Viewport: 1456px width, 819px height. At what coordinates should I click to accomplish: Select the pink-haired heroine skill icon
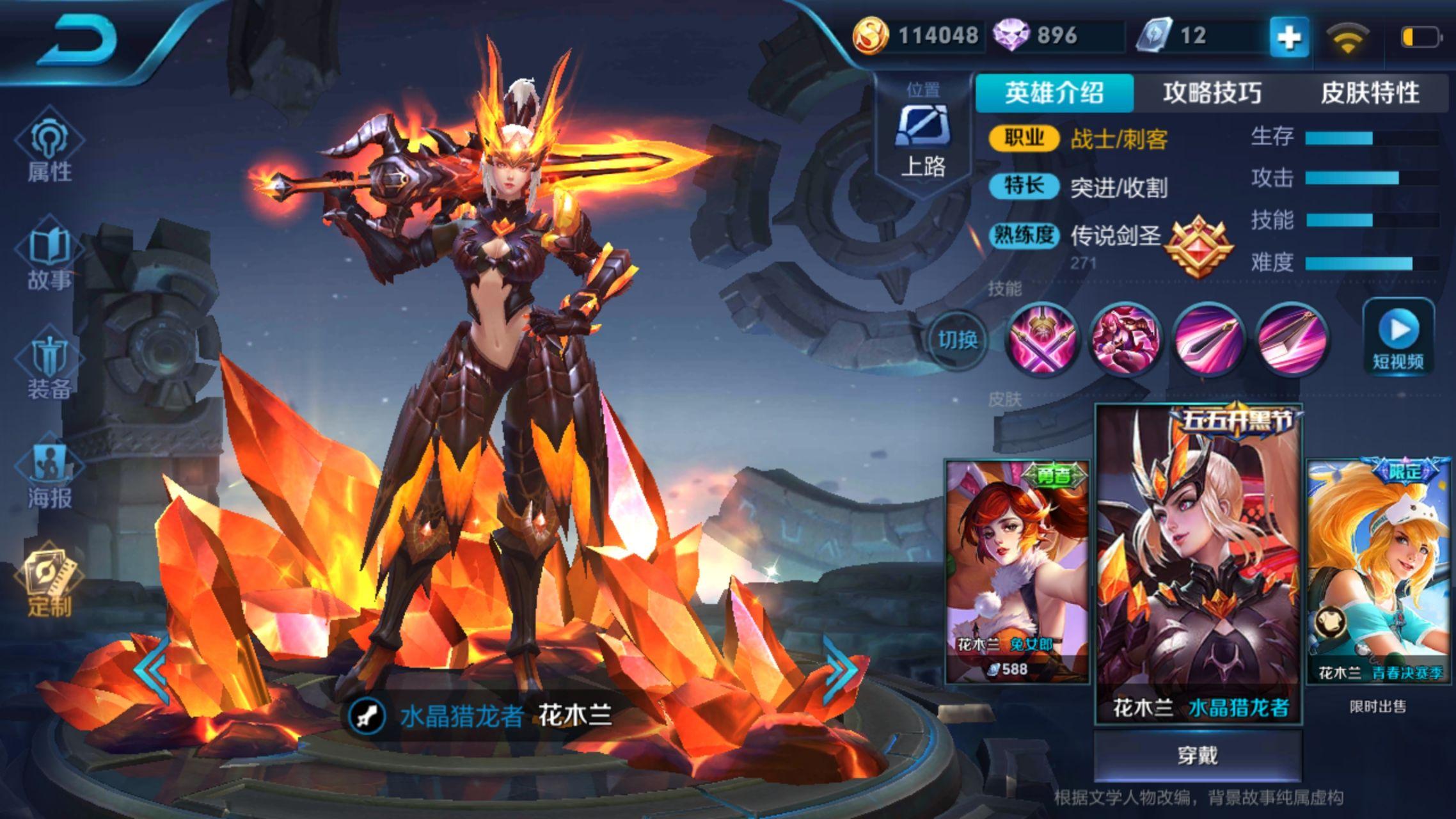point(1125,339)
